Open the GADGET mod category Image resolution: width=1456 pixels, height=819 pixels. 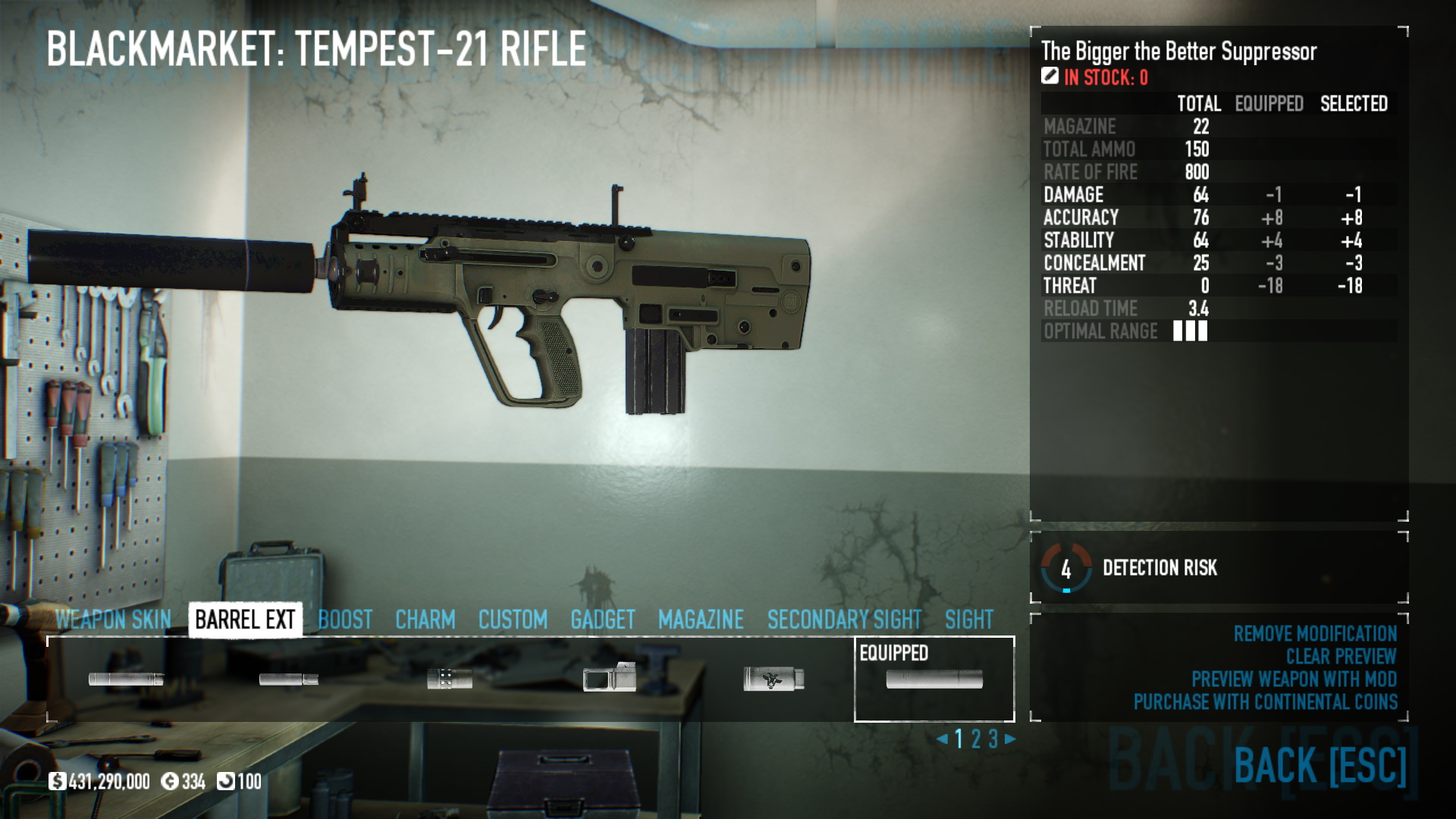pos(603,620)
